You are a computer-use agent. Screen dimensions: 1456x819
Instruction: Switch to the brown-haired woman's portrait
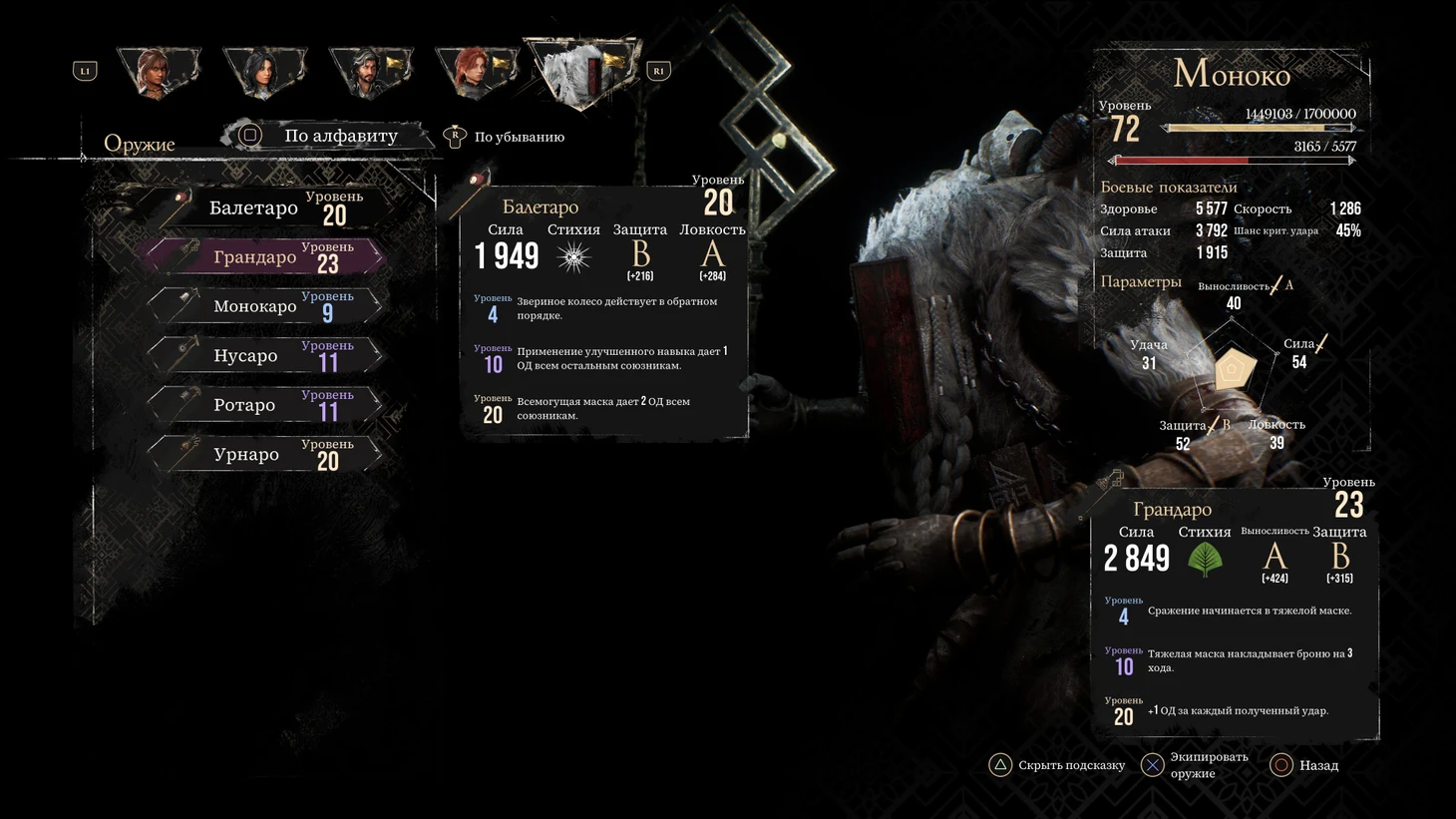(x=158, y=72)
